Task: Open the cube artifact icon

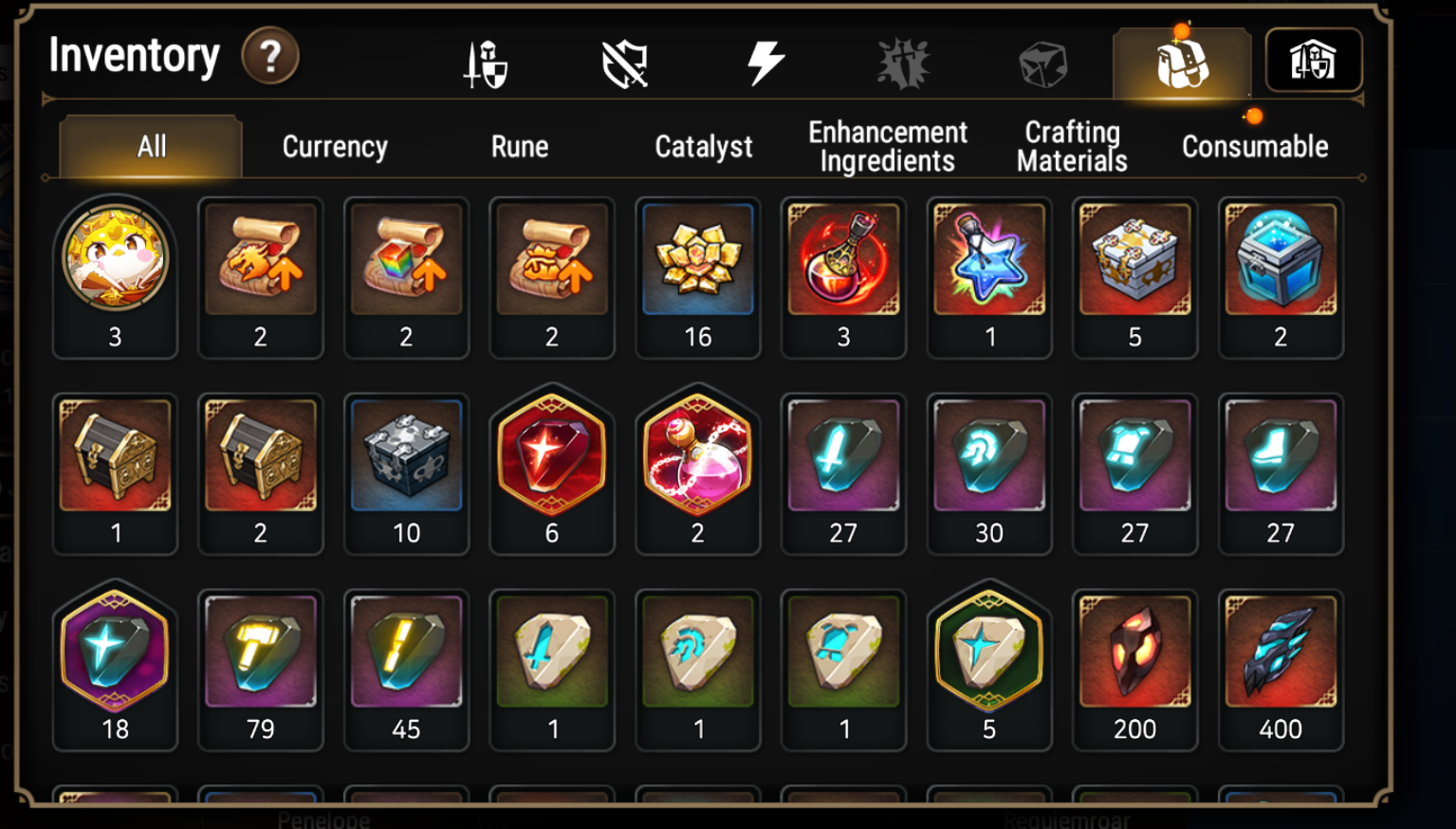Action: [1041, 62]
